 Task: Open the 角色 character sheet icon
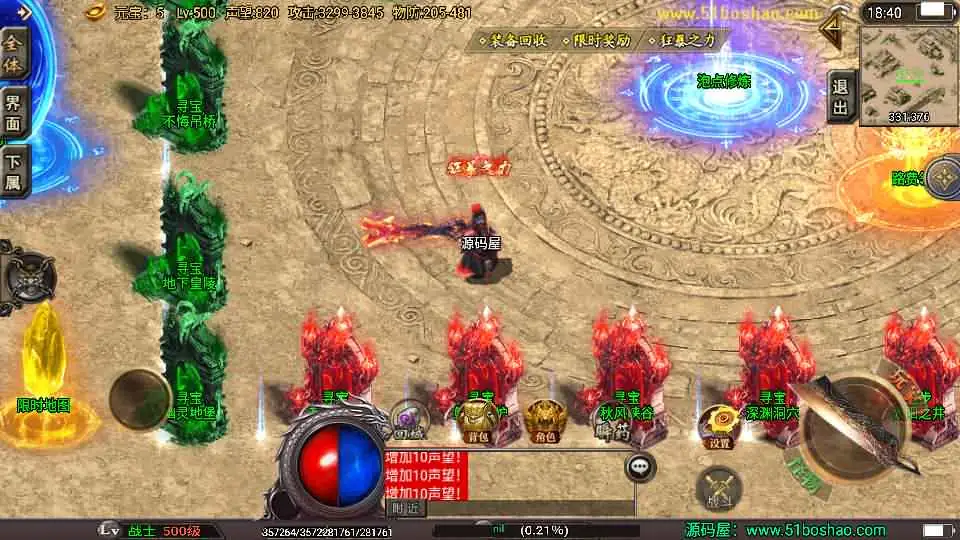[x=545, y=417]
